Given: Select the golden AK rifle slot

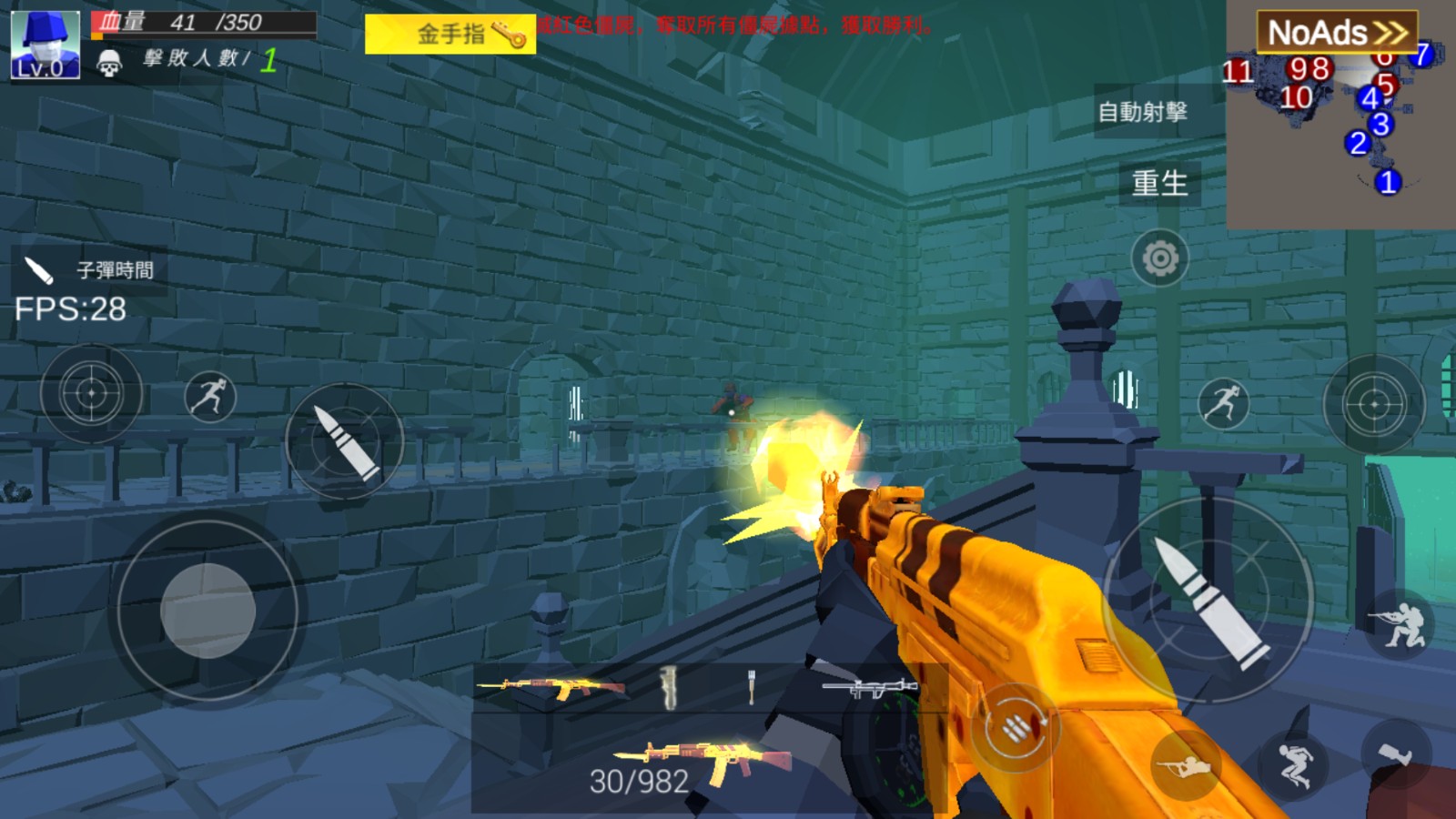Looking at the screenshot, I should [551, 687].
